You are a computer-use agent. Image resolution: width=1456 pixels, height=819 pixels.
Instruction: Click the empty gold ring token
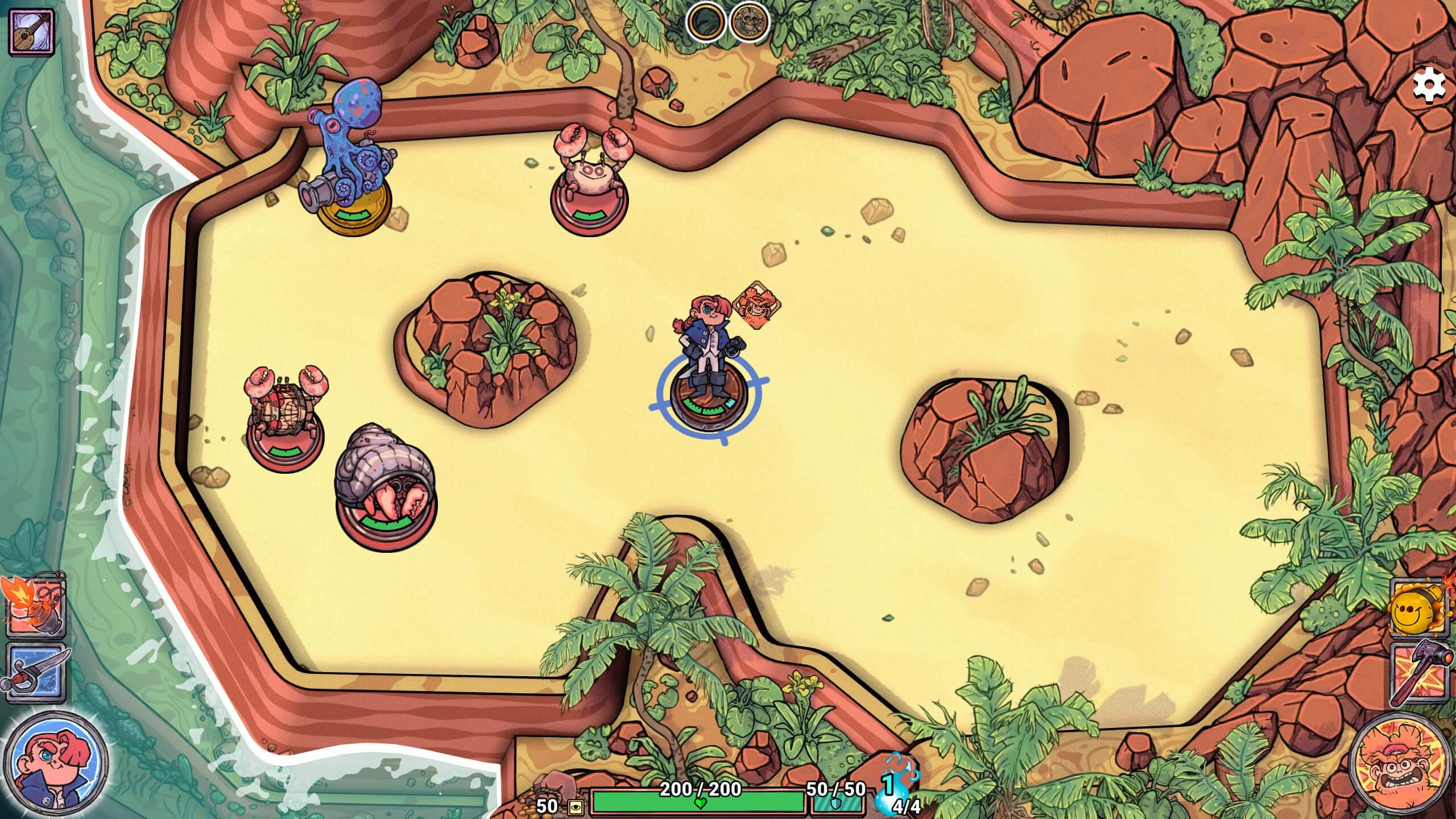click(705, 23)
